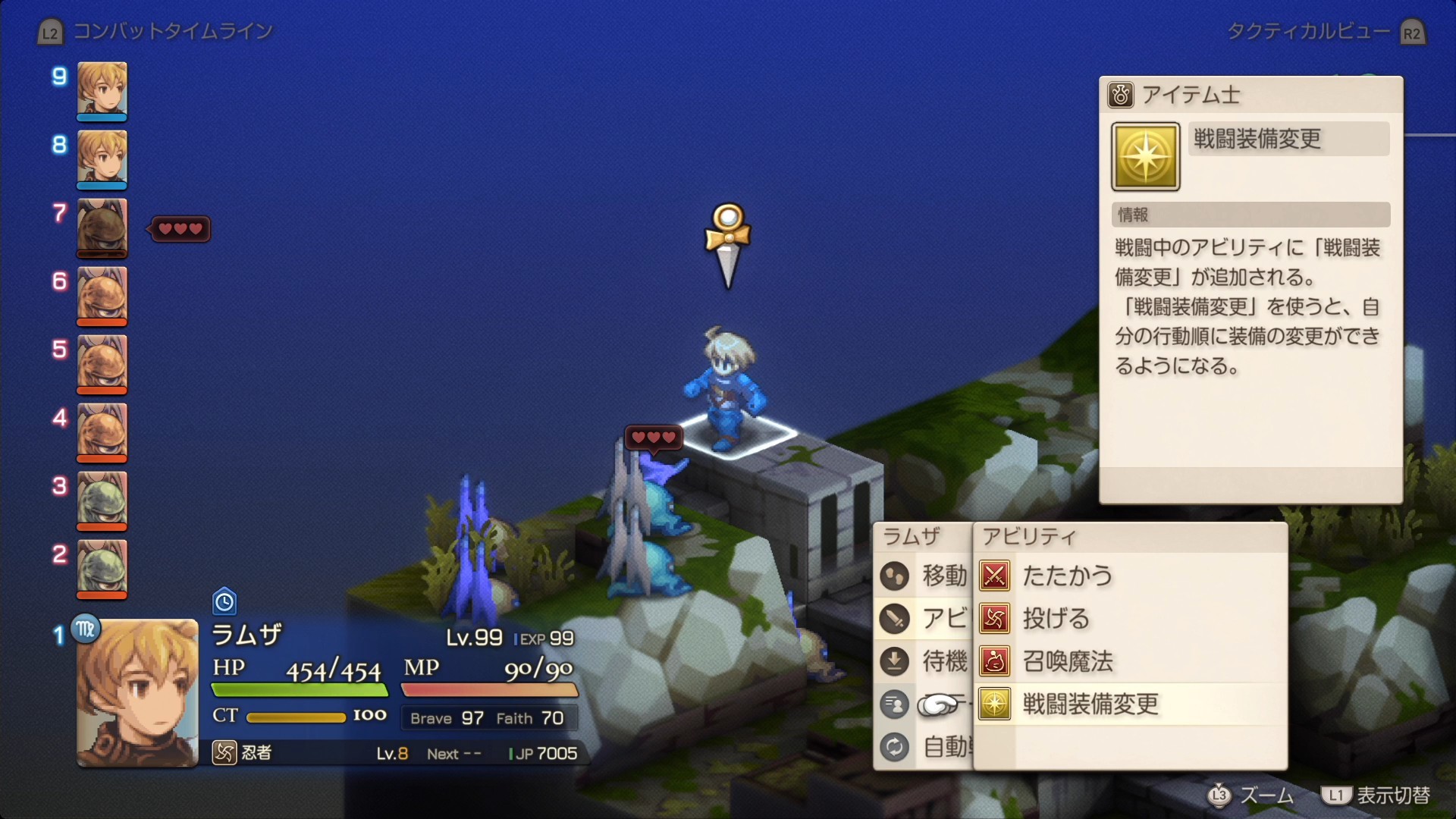
Task: Select timeline slot 9 unit portrait
Action: coord(102,89)
